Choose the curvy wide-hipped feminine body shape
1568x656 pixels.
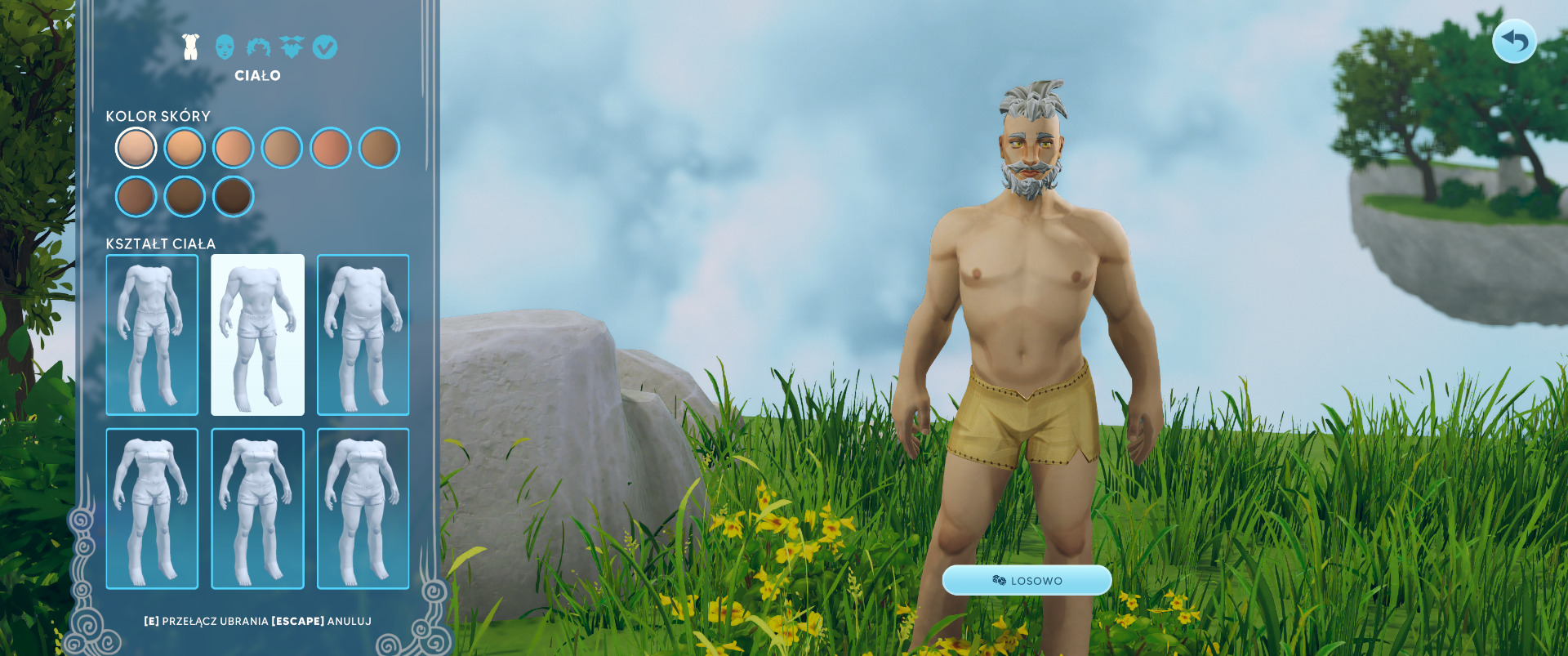(x=363, y=508)
